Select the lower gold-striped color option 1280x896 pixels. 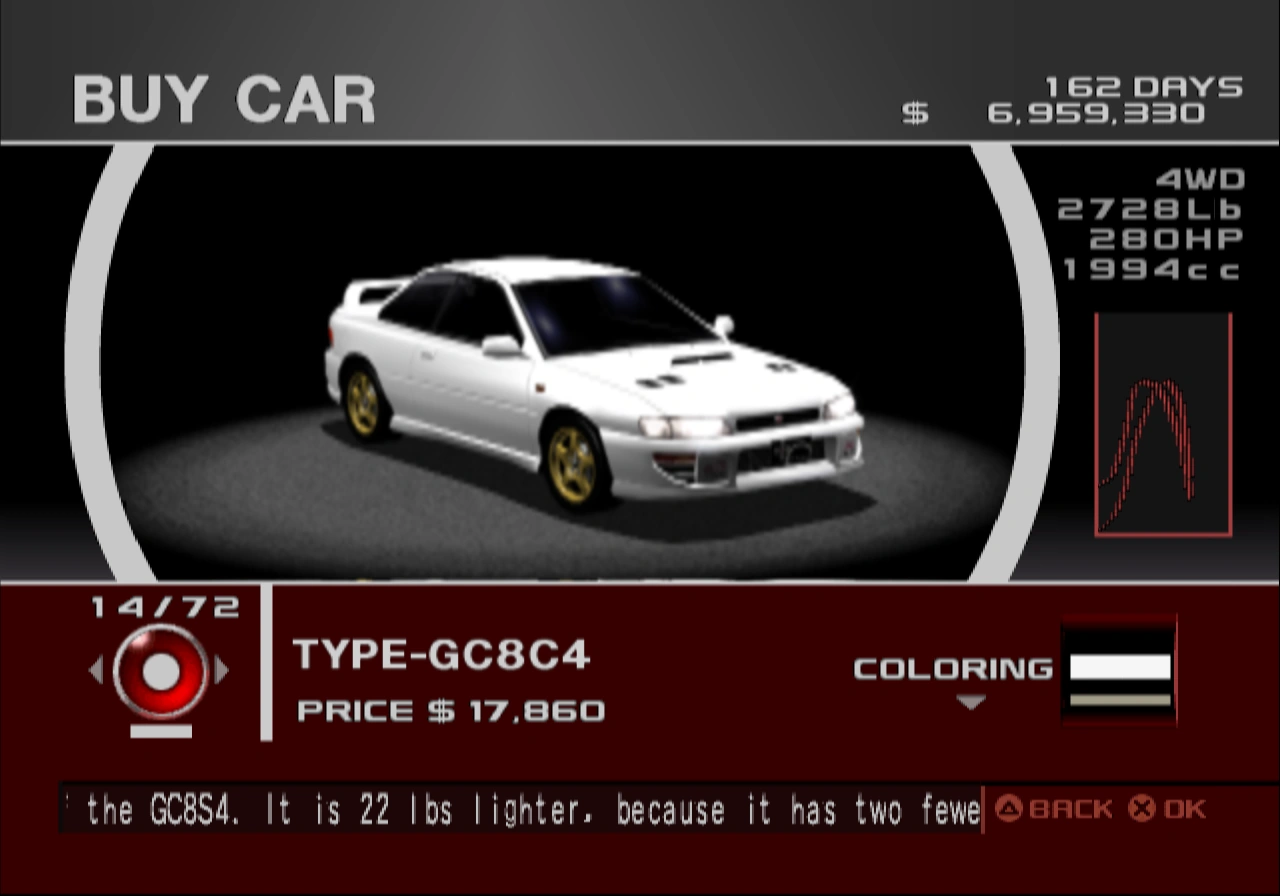pos(1118,700)
